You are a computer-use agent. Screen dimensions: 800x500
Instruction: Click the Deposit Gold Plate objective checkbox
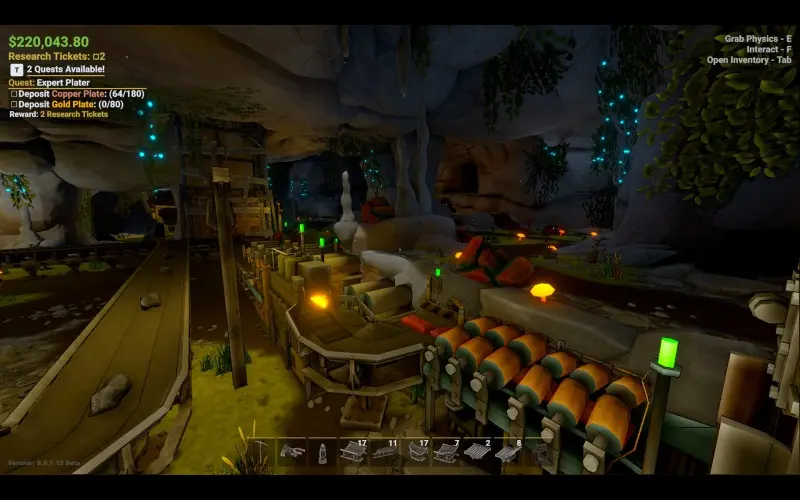[x=14, y=104]
